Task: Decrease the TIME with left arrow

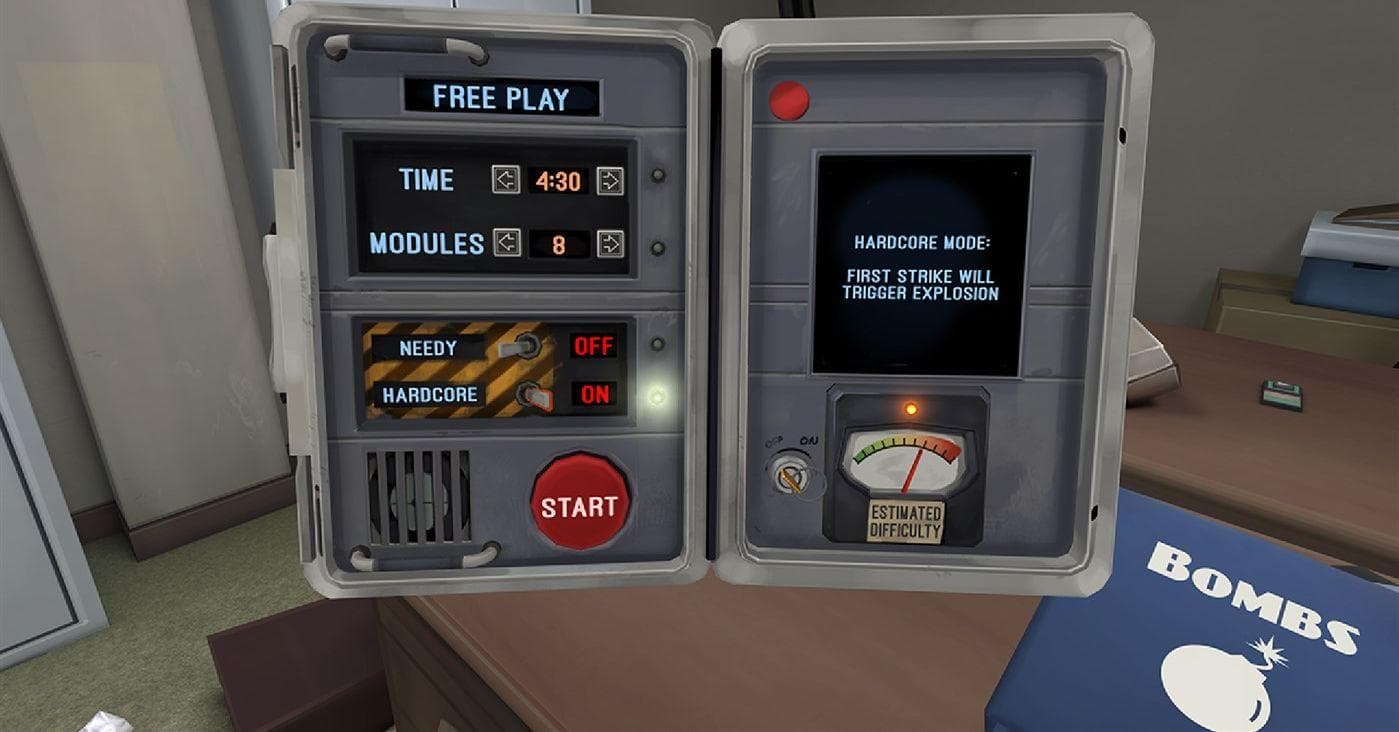Action: tap(506, 180)
